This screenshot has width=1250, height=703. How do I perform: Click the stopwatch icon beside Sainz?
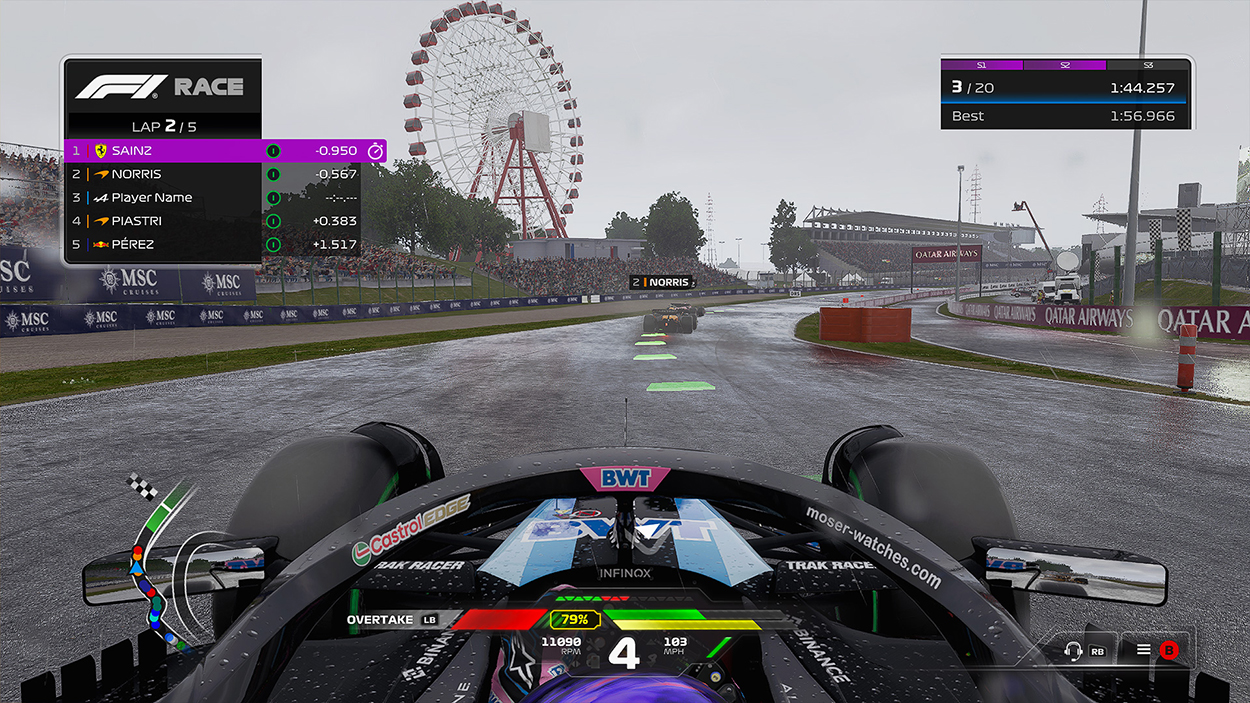(376, 151)
